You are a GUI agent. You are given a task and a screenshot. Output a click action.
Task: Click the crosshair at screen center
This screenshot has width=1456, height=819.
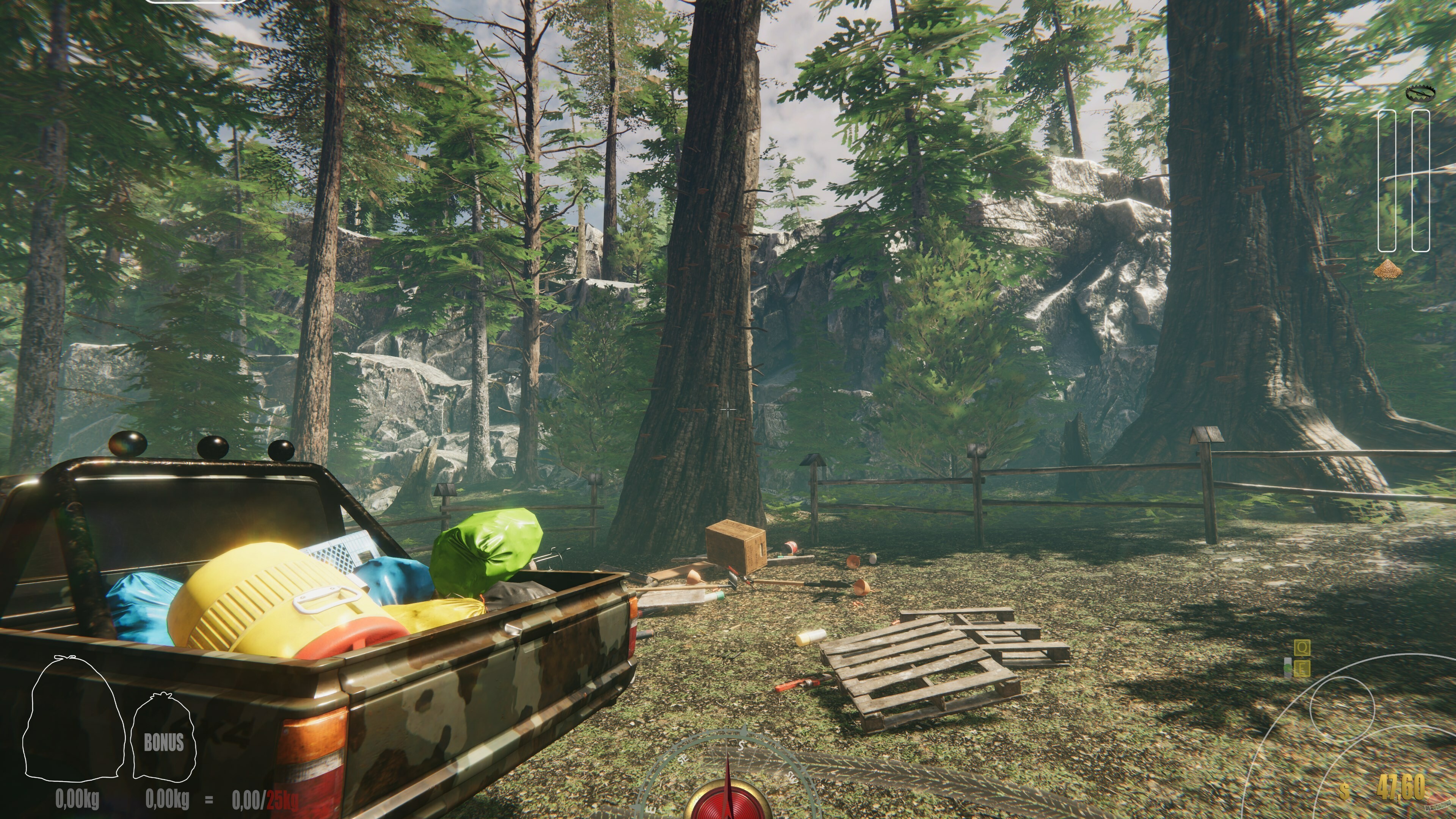pos(728,409)
